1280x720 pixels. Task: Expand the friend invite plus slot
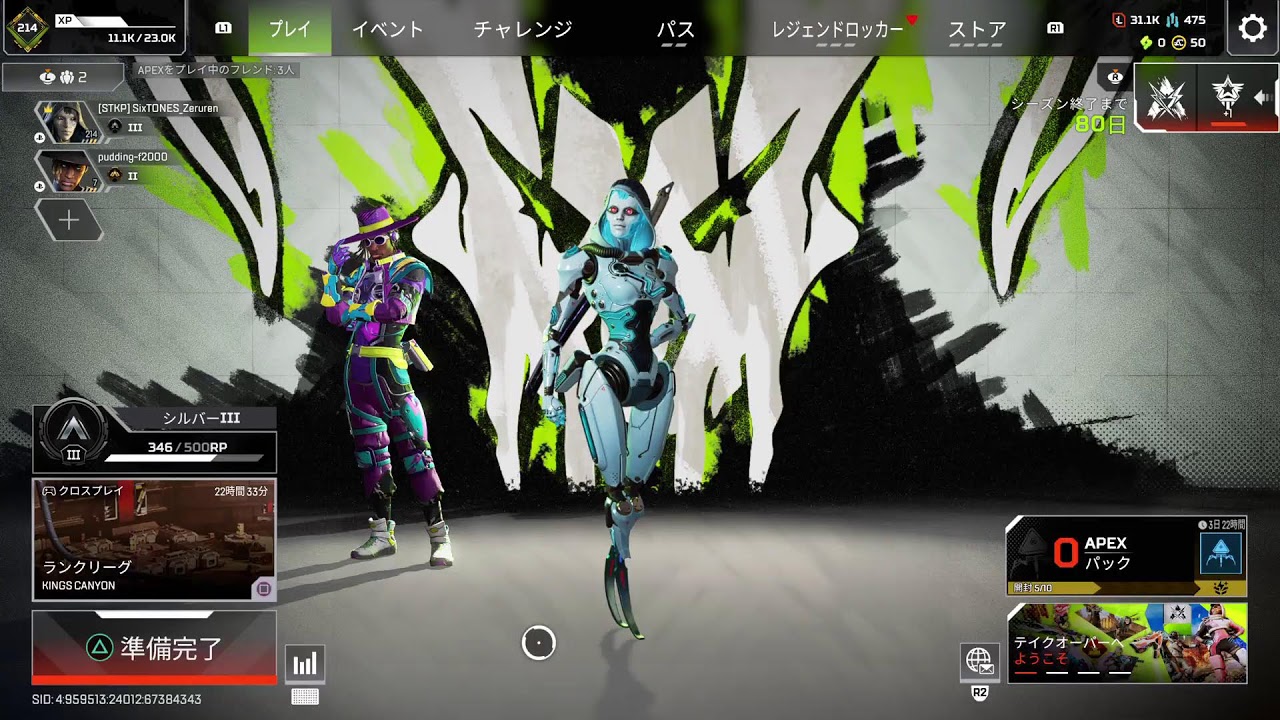[68, 220]
